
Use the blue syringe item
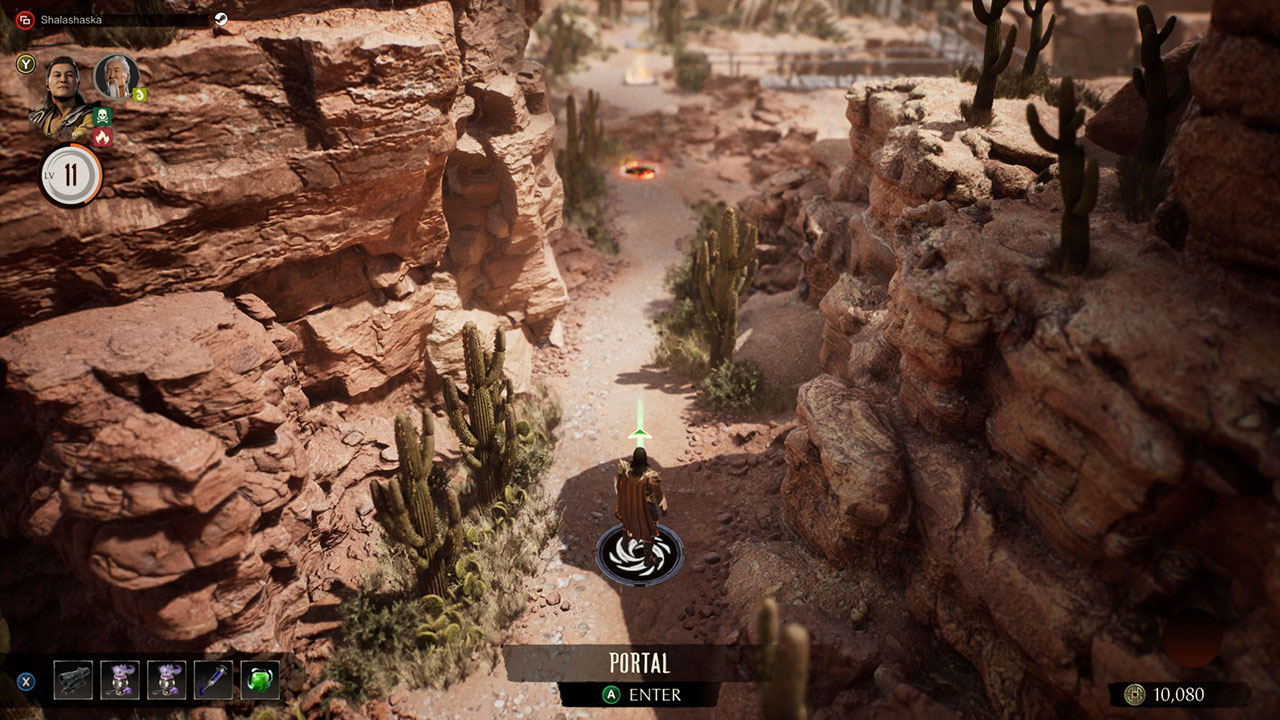click(x=213, y=680)
